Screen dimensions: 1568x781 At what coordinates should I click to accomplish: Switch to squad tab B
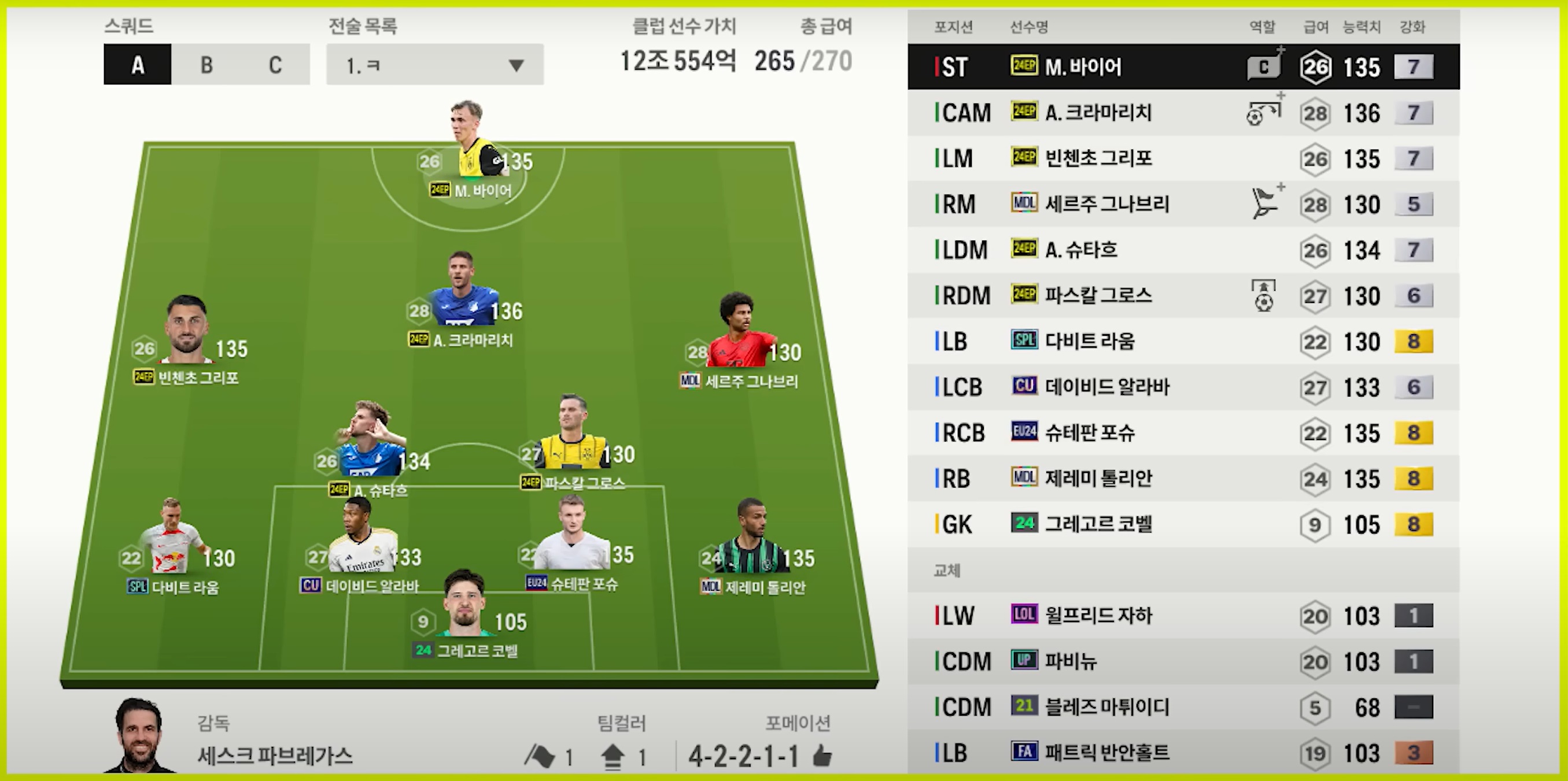tap(206, 65)
